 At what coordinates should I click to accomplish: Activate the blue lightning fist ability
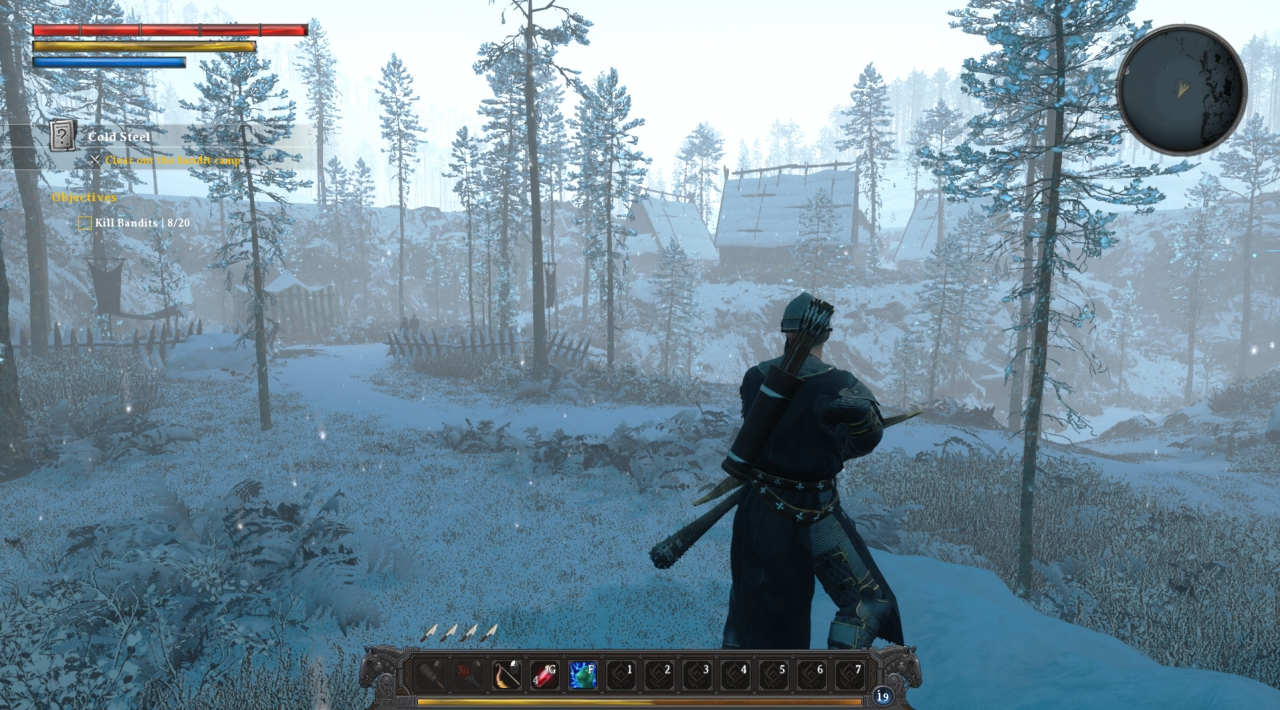pos(583,675)
